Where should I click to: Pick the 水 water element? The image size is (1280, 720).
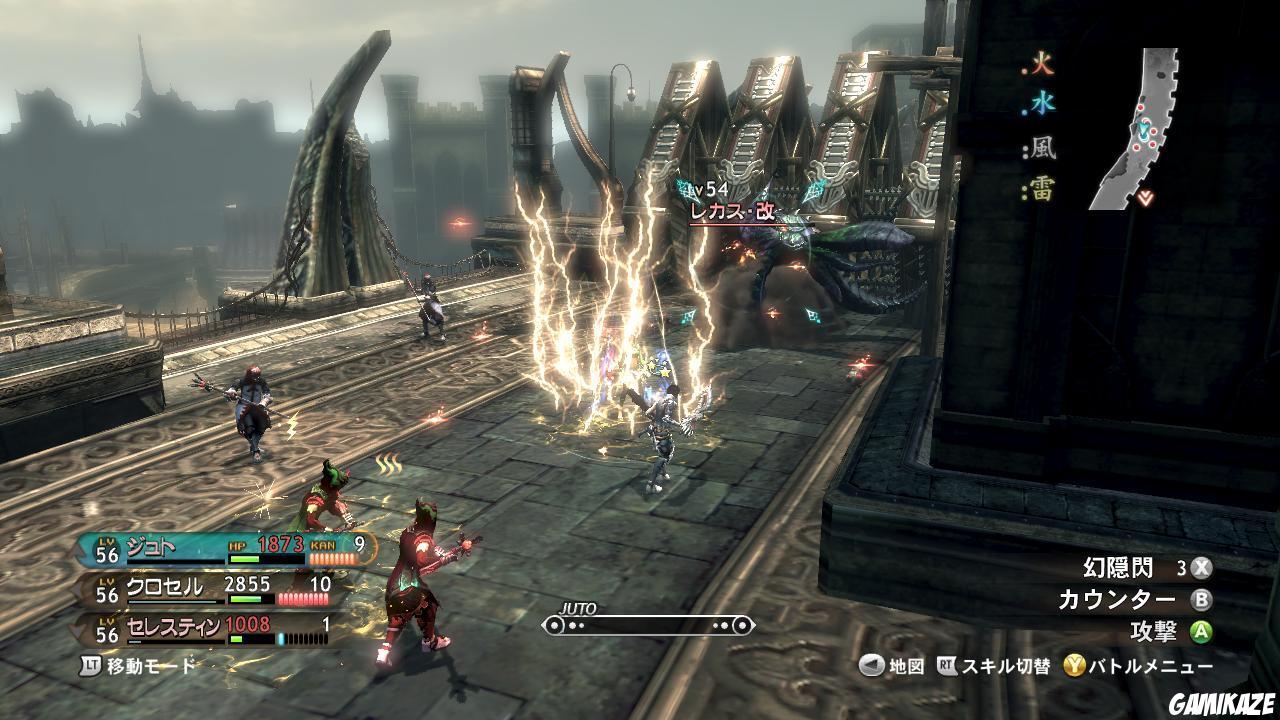[x=1041, y=104]
